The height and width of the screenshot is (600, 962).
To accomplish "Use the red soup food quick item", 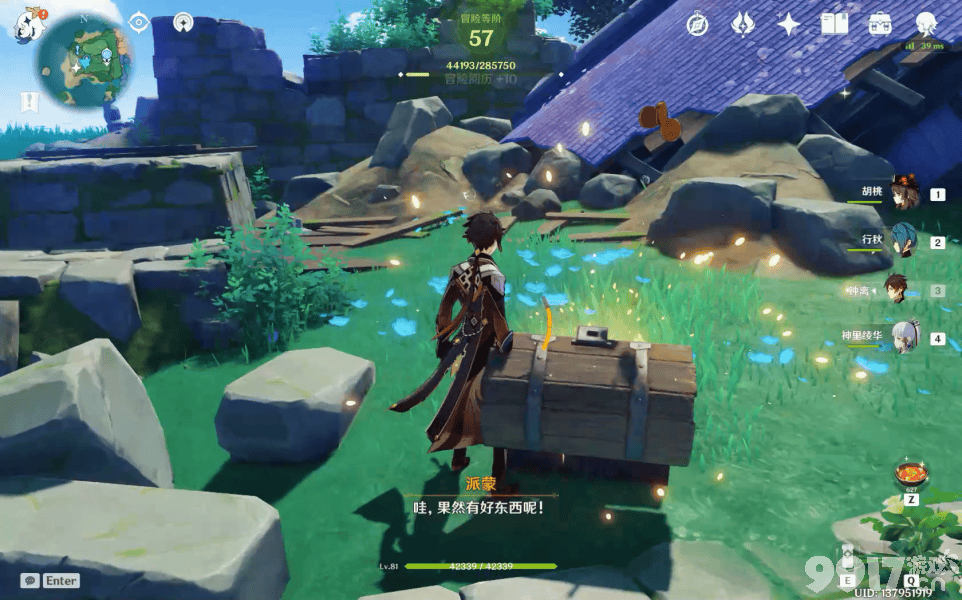I will pyautogui.click(x=911, y=473).
